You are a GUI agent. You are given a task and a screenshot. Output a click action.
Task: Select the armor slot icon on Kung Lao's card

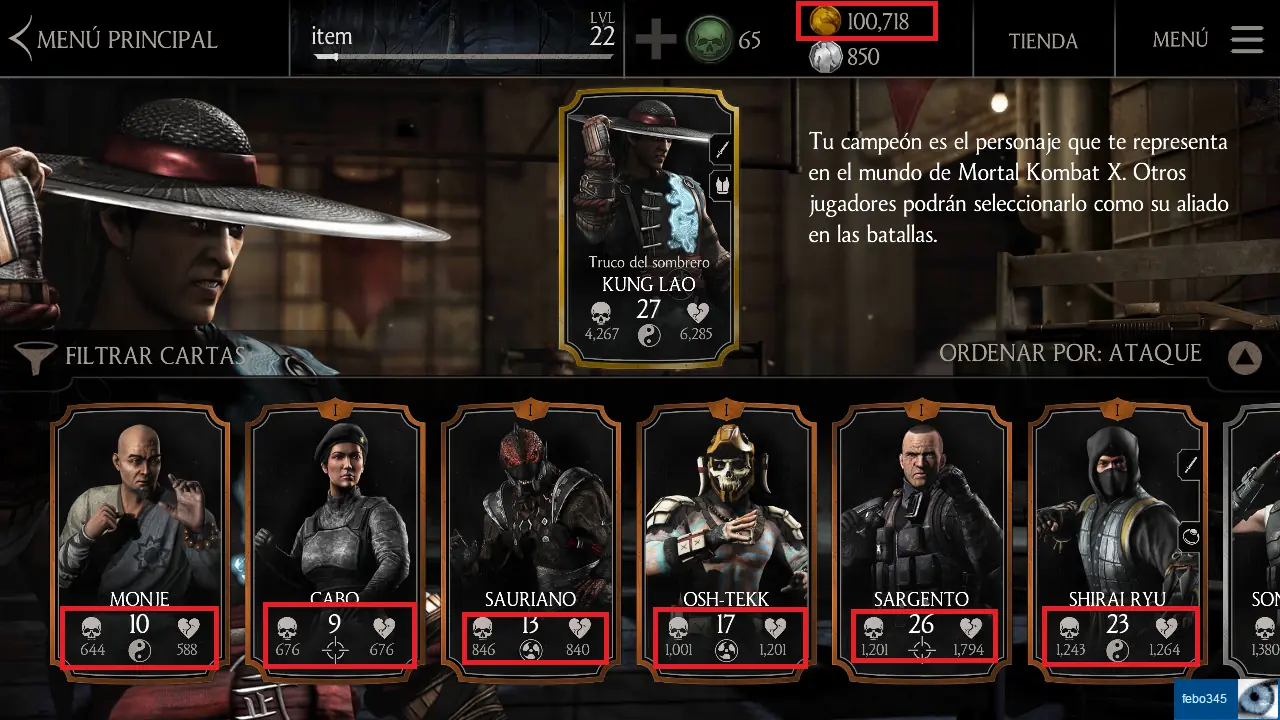(722, 185)
